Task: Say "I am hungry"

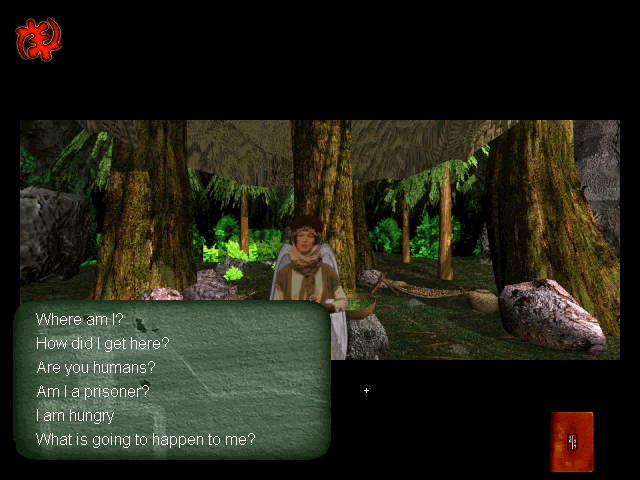Action: (75, 415)
